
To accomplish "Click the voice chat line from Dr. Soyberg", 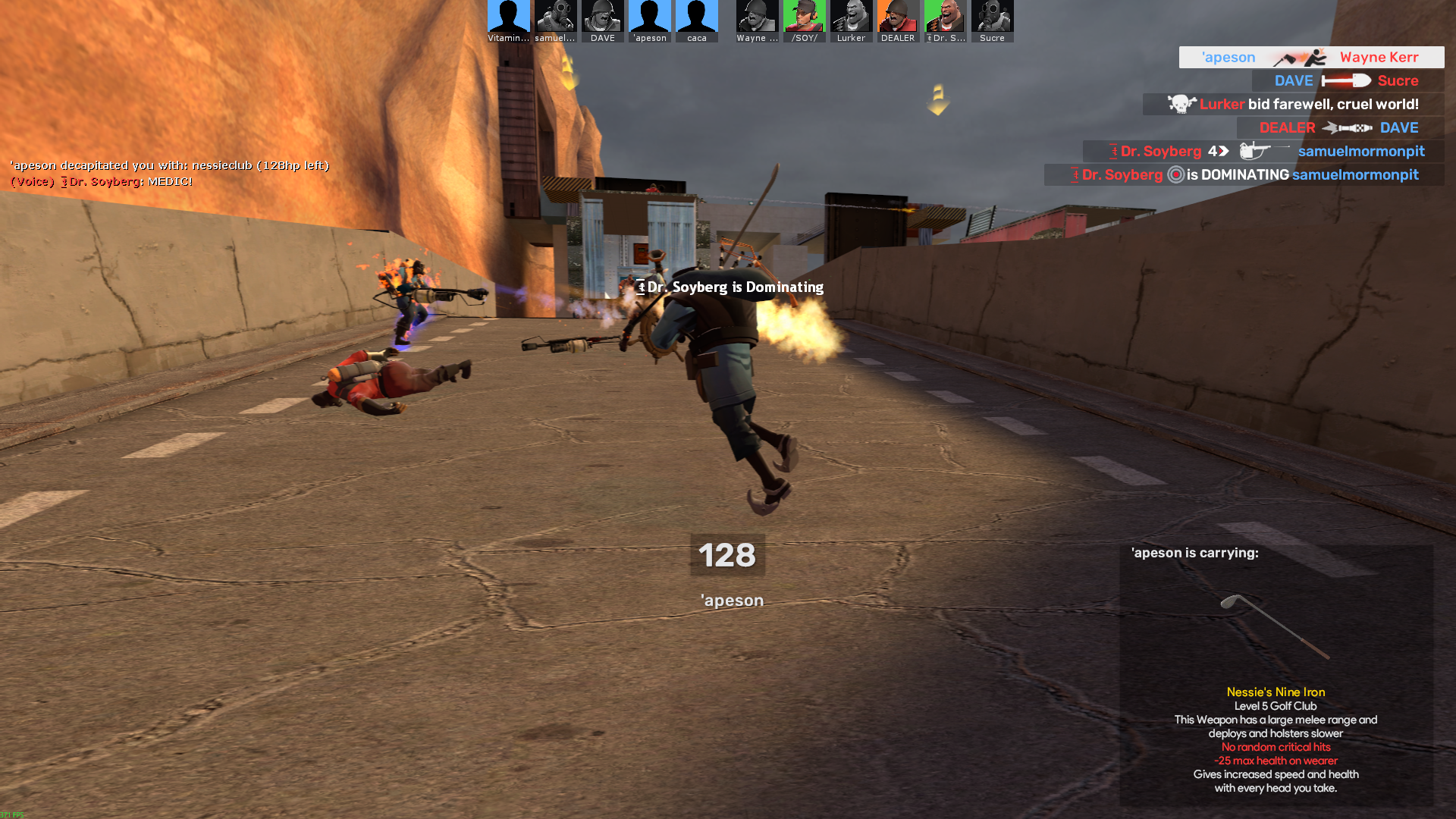I will tap(102, 182).
